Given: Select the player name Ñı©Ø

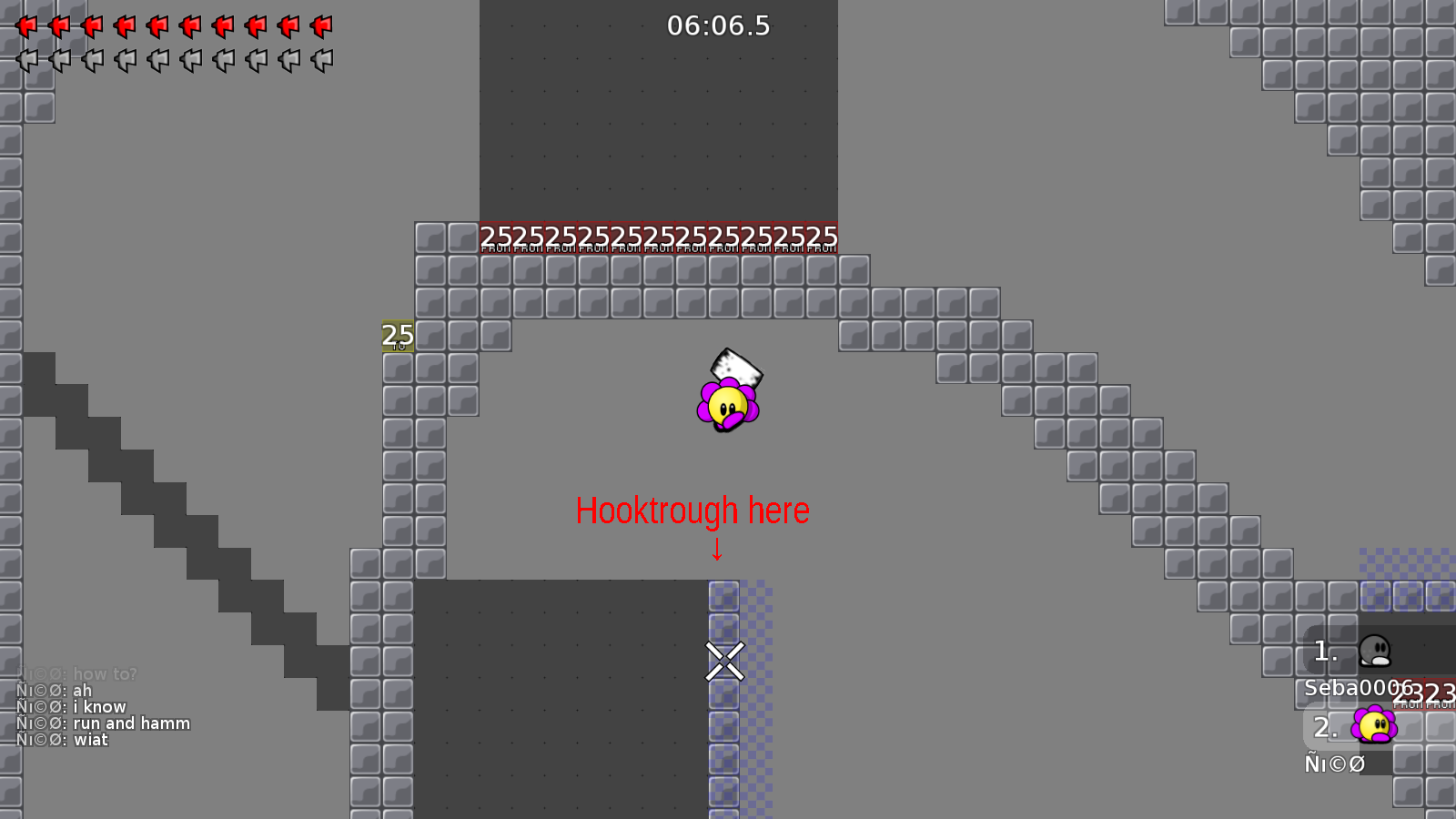Looking at the screenshot, I should (x=1333, y=764).
